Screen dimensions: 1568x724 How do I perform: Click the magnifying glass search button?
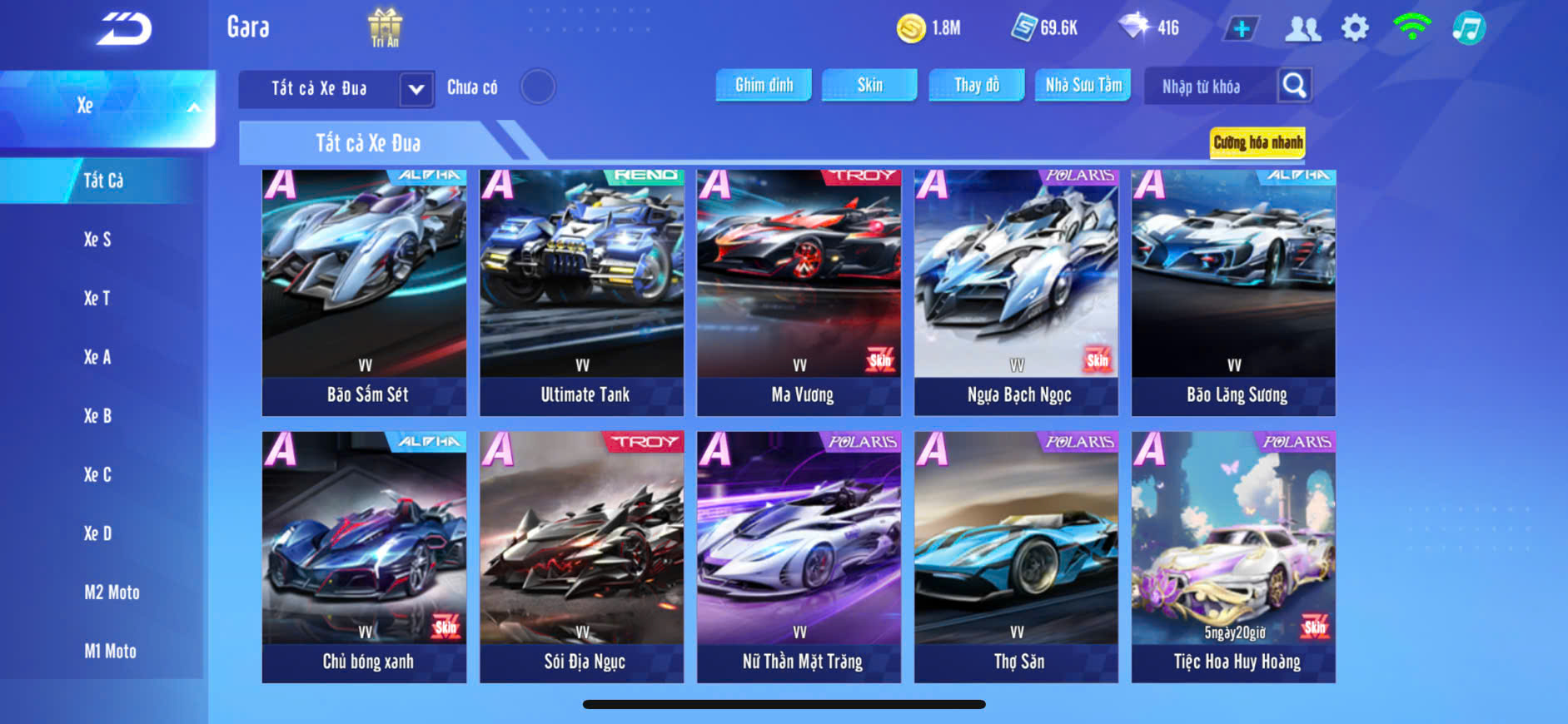(1294, 86)
